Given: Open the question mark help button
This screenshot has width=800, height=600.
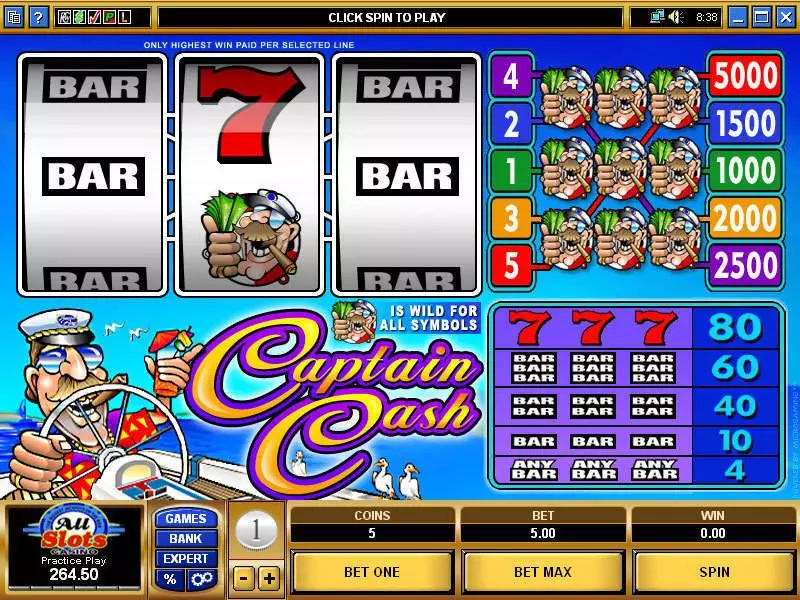Looking at the screenshot, I should pyautogui.click(x=38, y=17).
